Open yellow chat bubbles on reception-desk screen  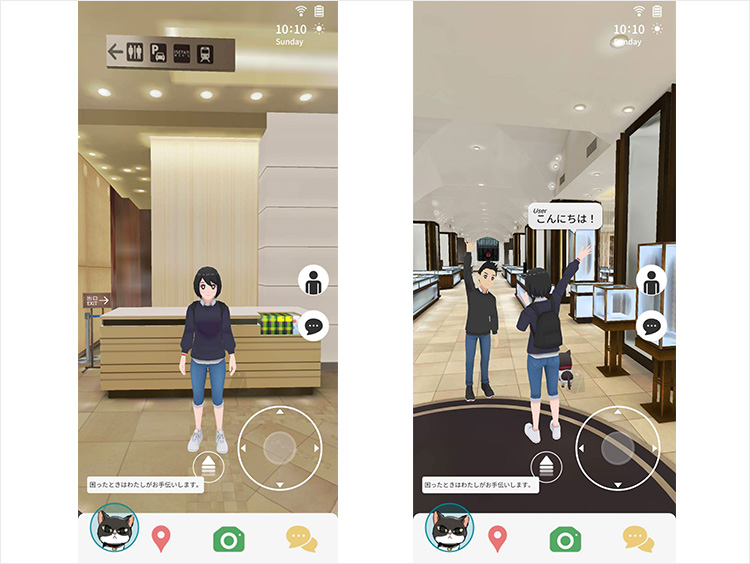coord(301,538)
